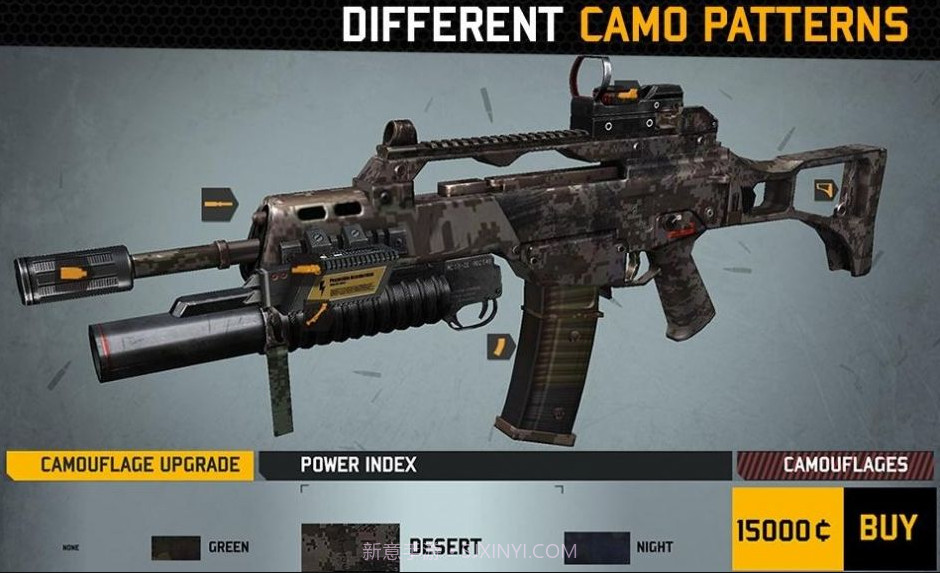Open the magazine attachment slot marker
940x573 pixels.
tap(498, 346)
